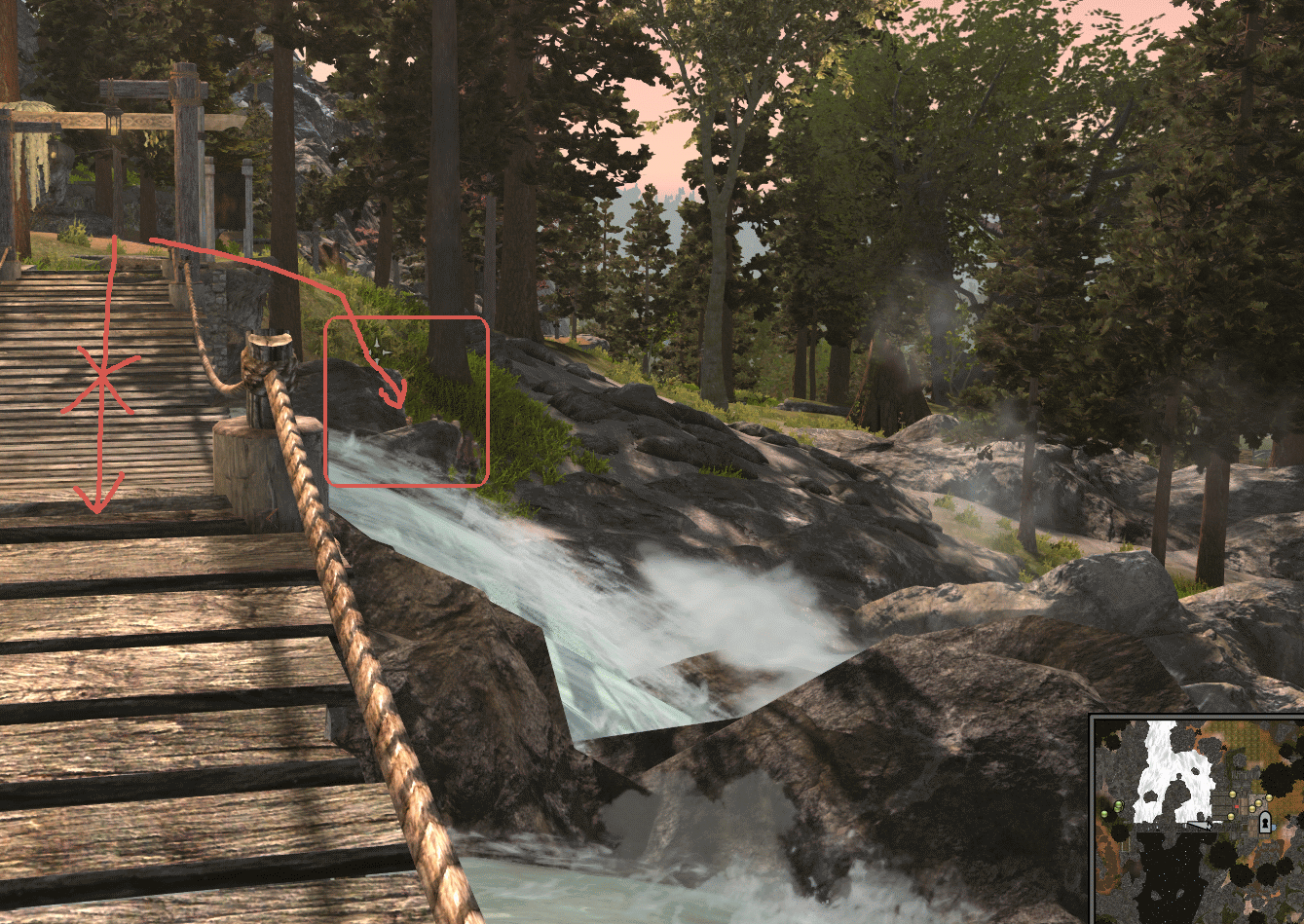Image resolution: width=1304 pixels, height=924 pixels.
Task: Click the paired green dots on the minimap
Action: tap(1118, 805)
